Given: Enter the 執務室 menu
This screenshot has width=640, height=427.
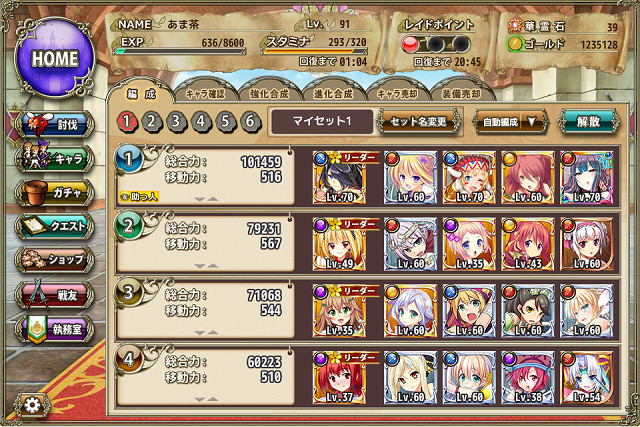Looking at the screenshot, I should pos(56,329).
